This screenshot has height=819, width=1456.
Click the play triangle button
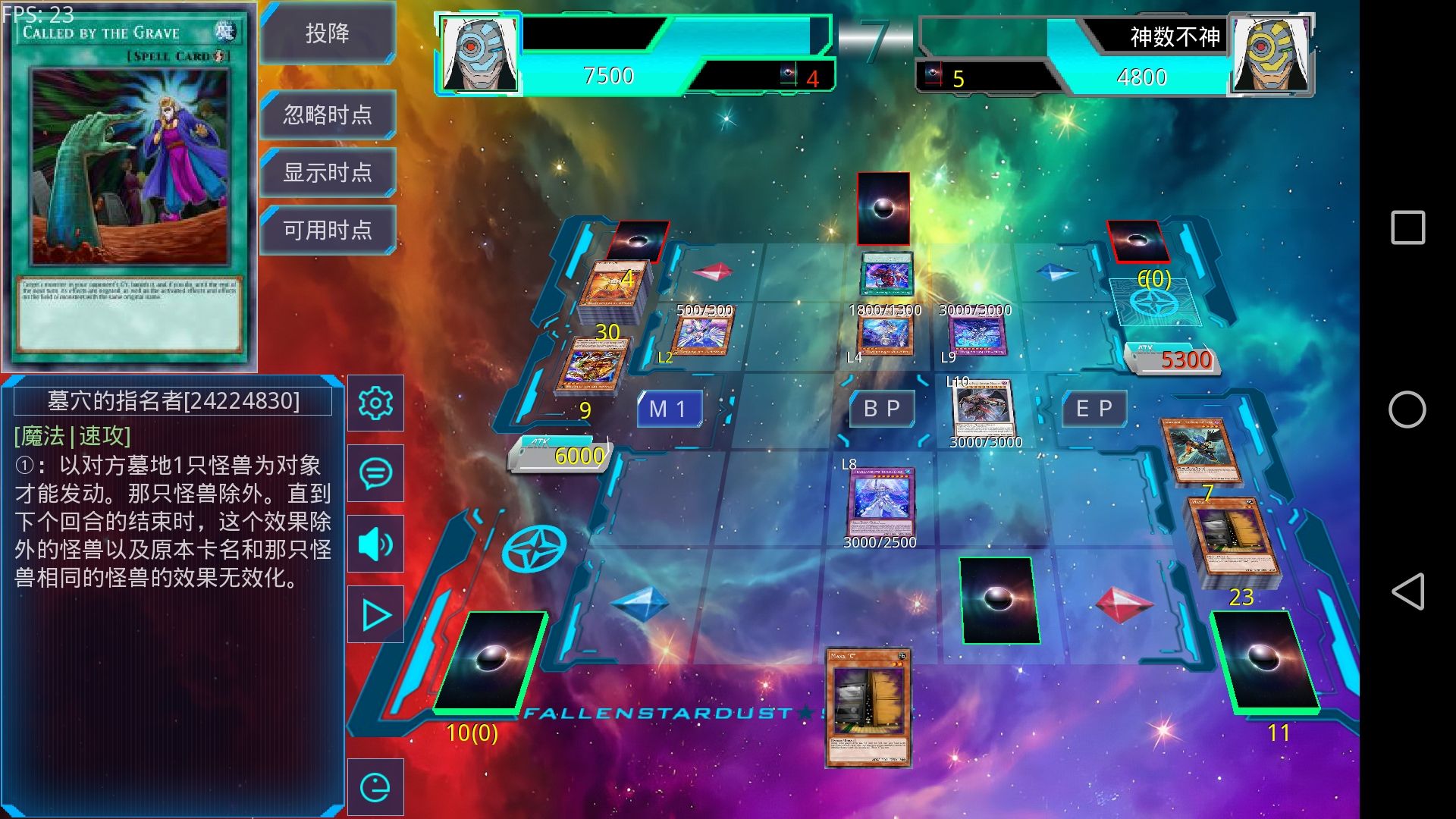click(x=375, y=615)
